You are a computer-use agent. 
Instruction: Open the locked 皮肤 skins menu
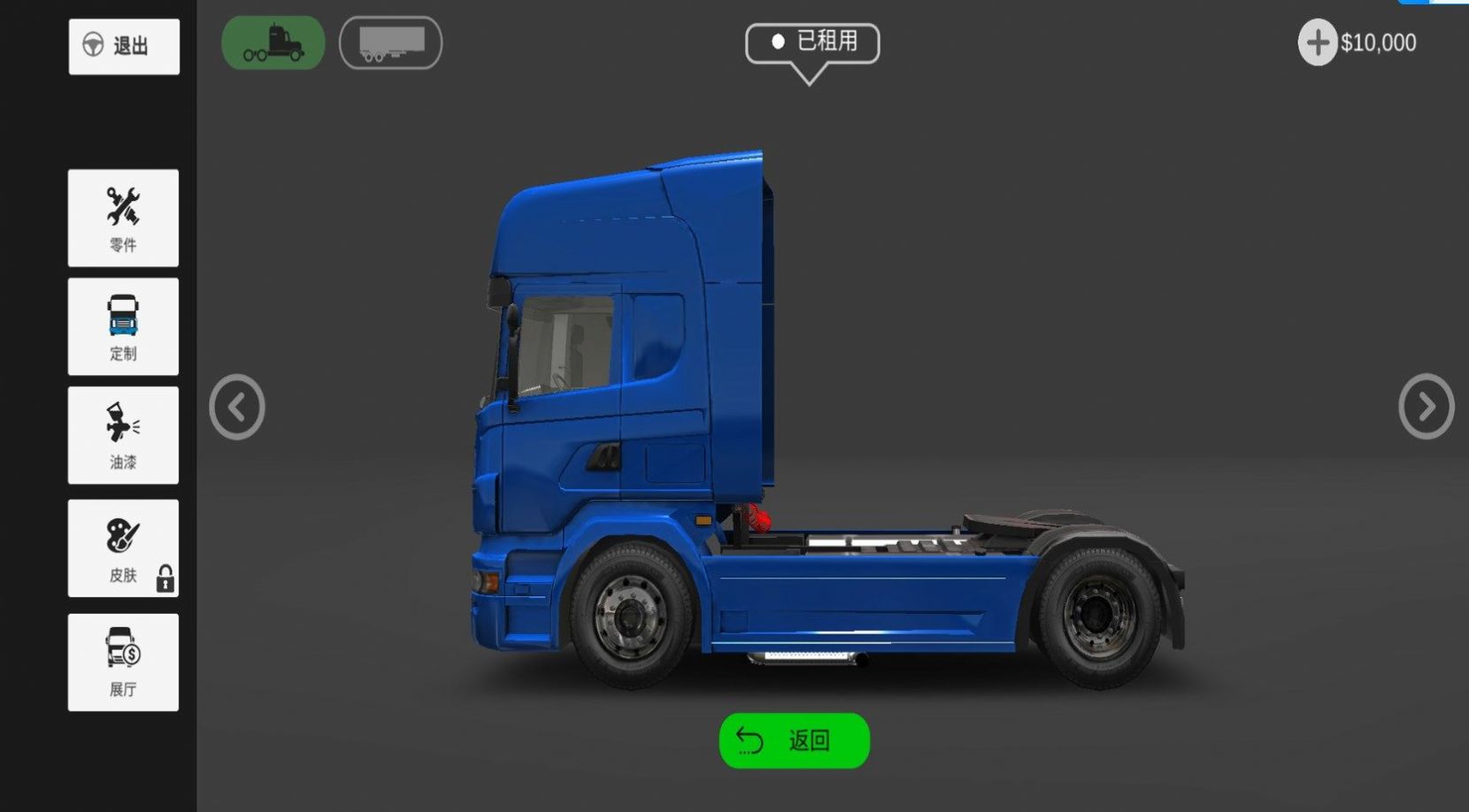[x=123, y=548]
